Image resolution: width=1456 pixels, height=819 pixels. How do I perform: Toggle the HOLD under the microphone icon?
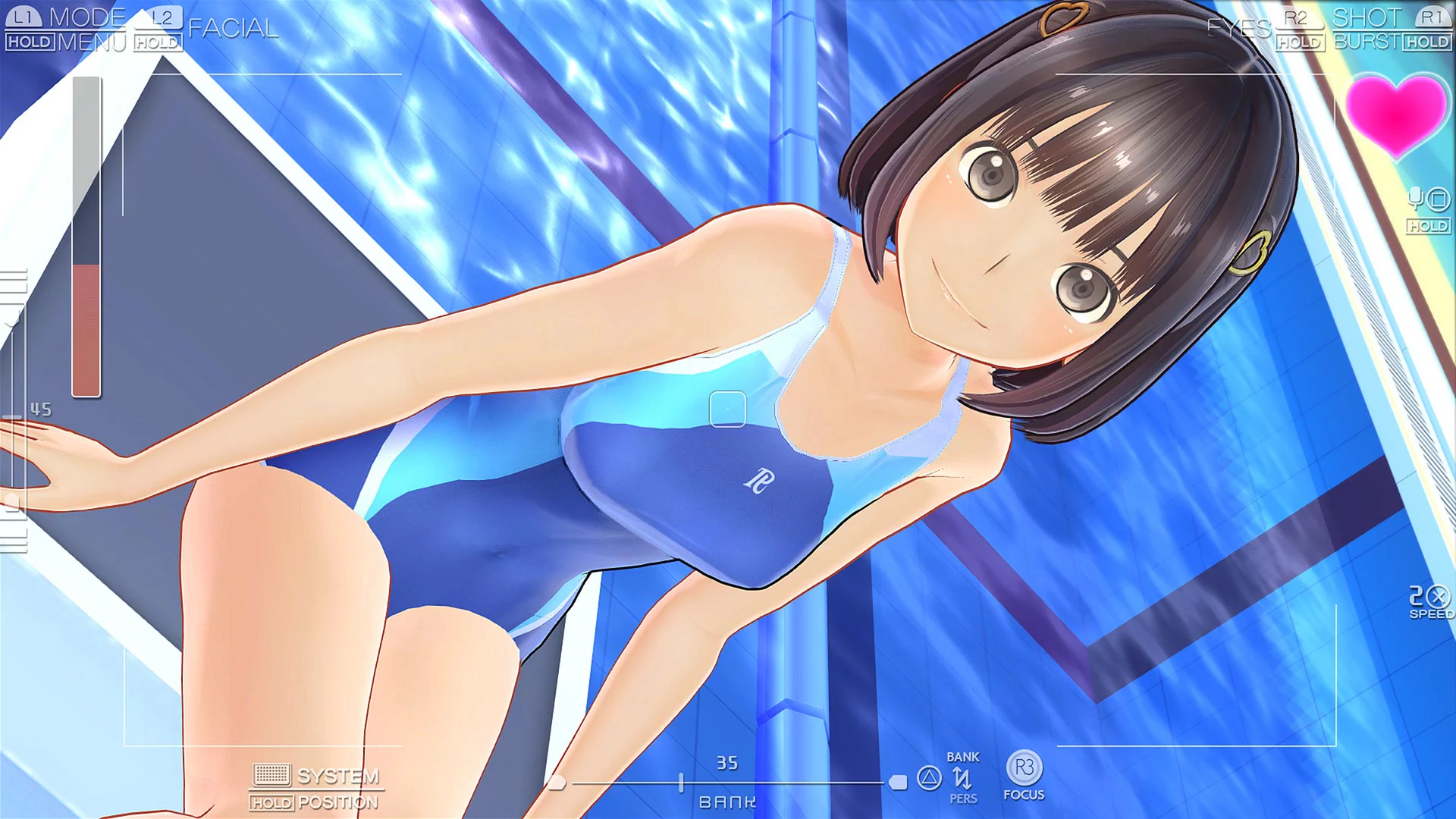pos(1428,224)
